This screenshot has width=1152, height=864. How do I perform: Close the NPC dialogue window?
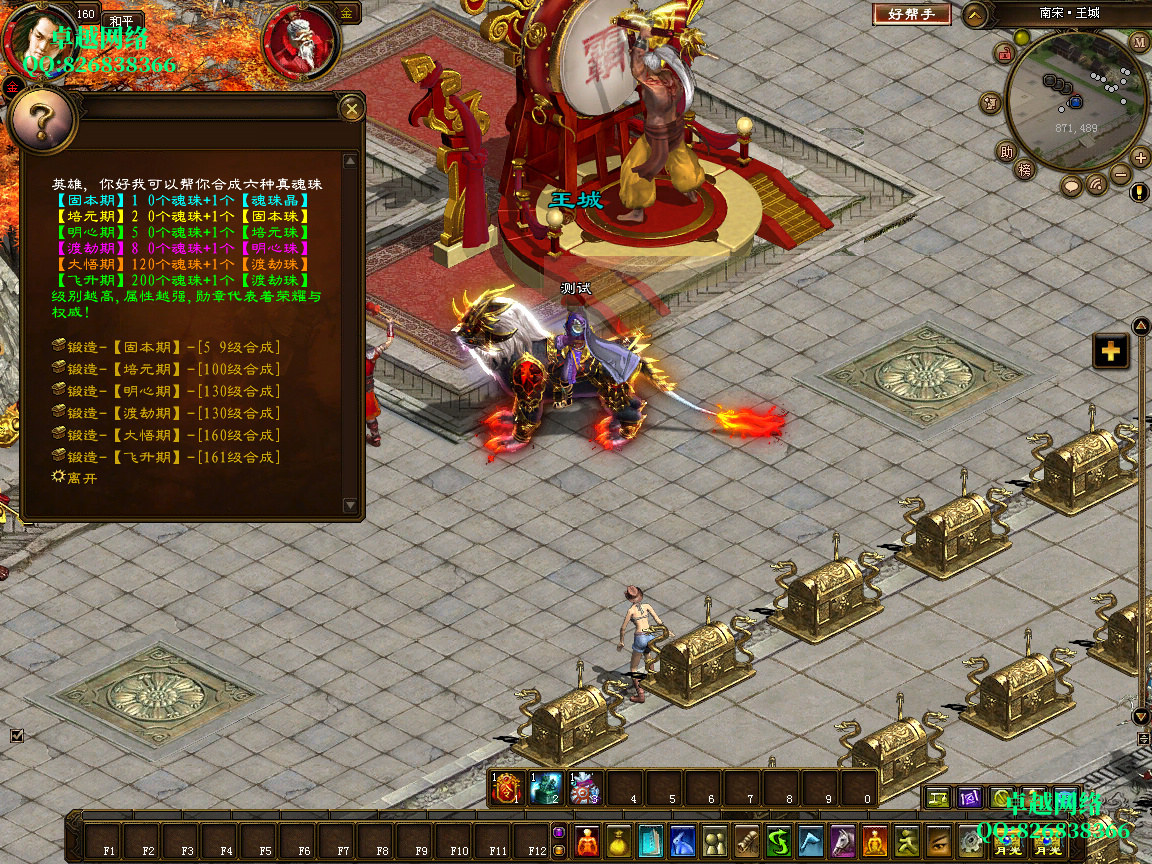click(351, 108)
